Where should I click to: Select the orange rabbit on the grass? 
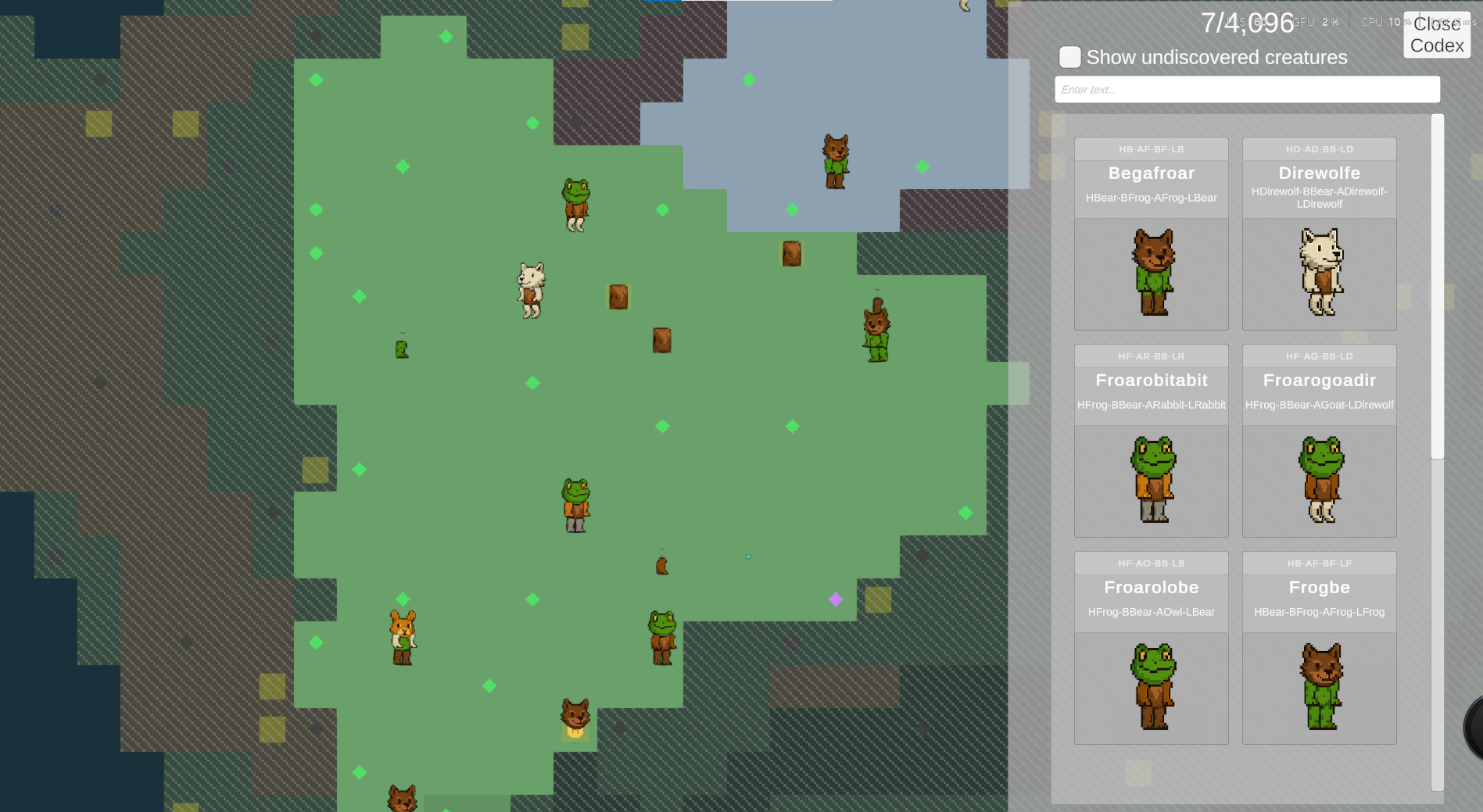[401, 637]
